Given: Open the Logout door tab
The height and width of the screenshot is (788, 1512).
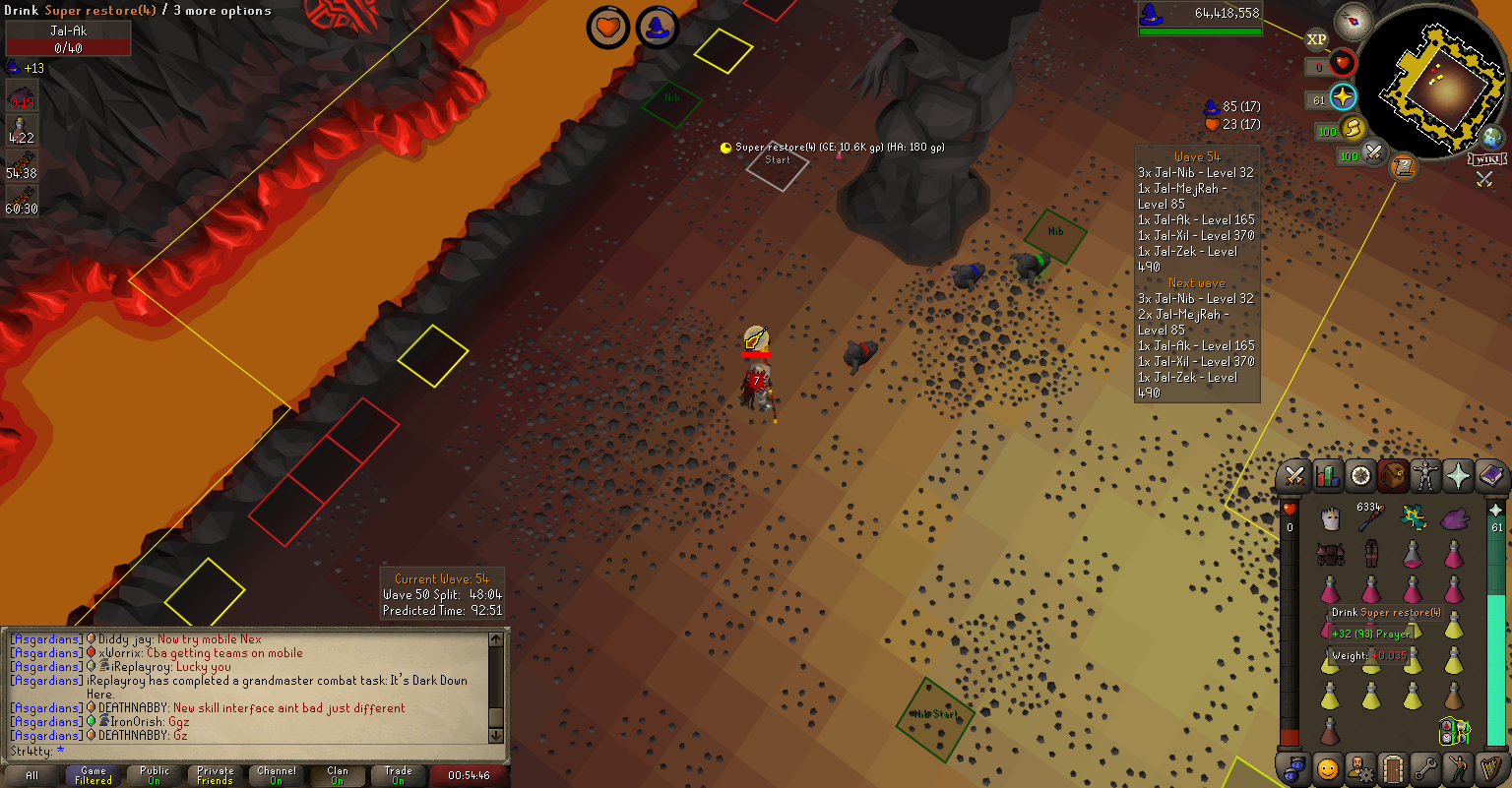Looking at the screenshot, I should click(x=1393, y=767).
